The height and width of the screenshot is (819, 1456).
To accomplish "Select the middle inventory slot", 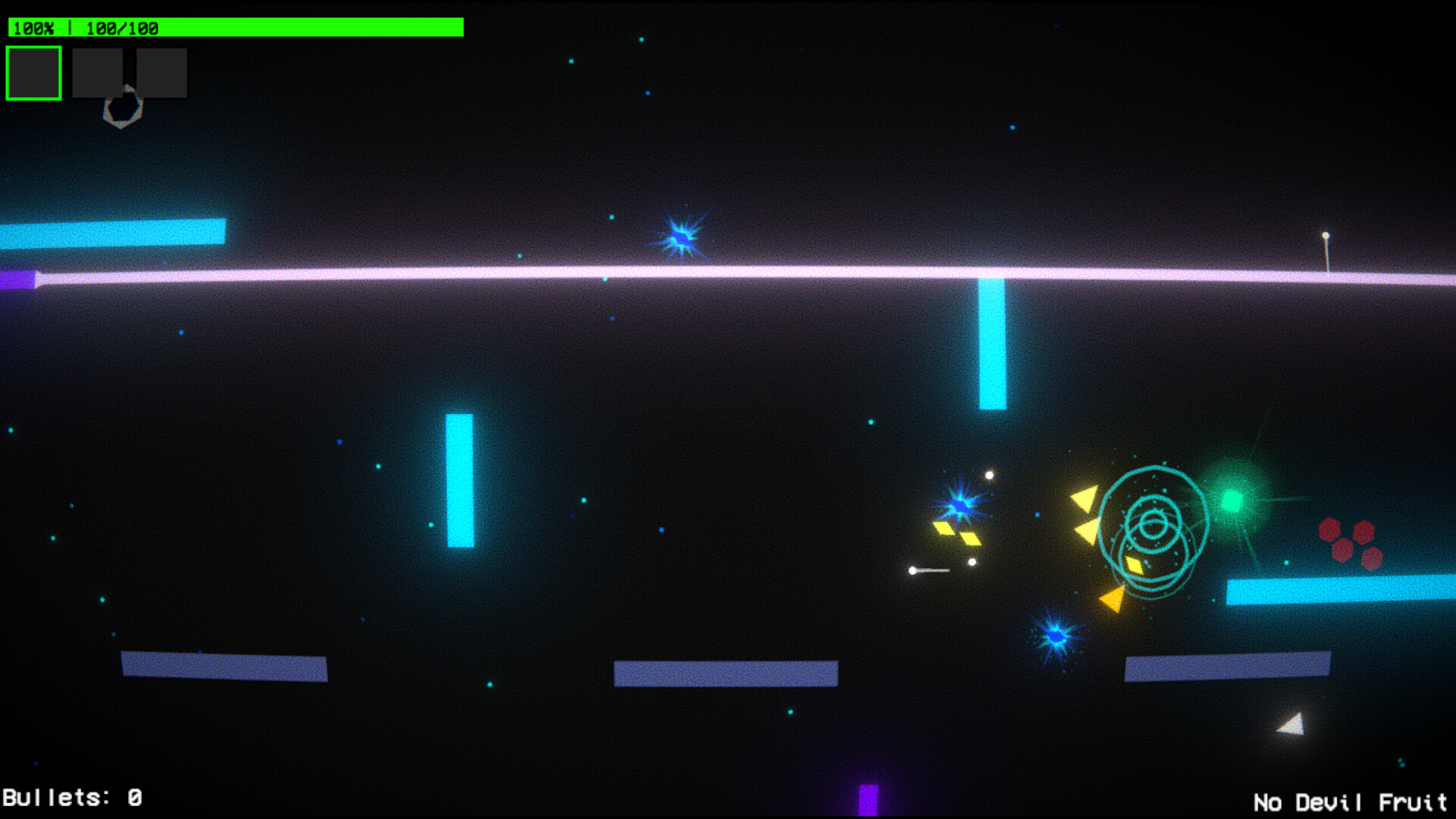I will (99, 72).
